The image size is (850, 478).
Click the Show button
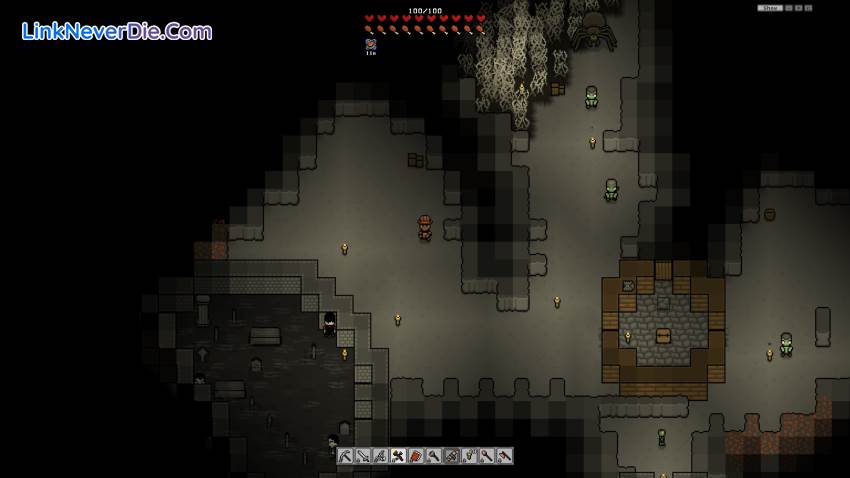769,8
